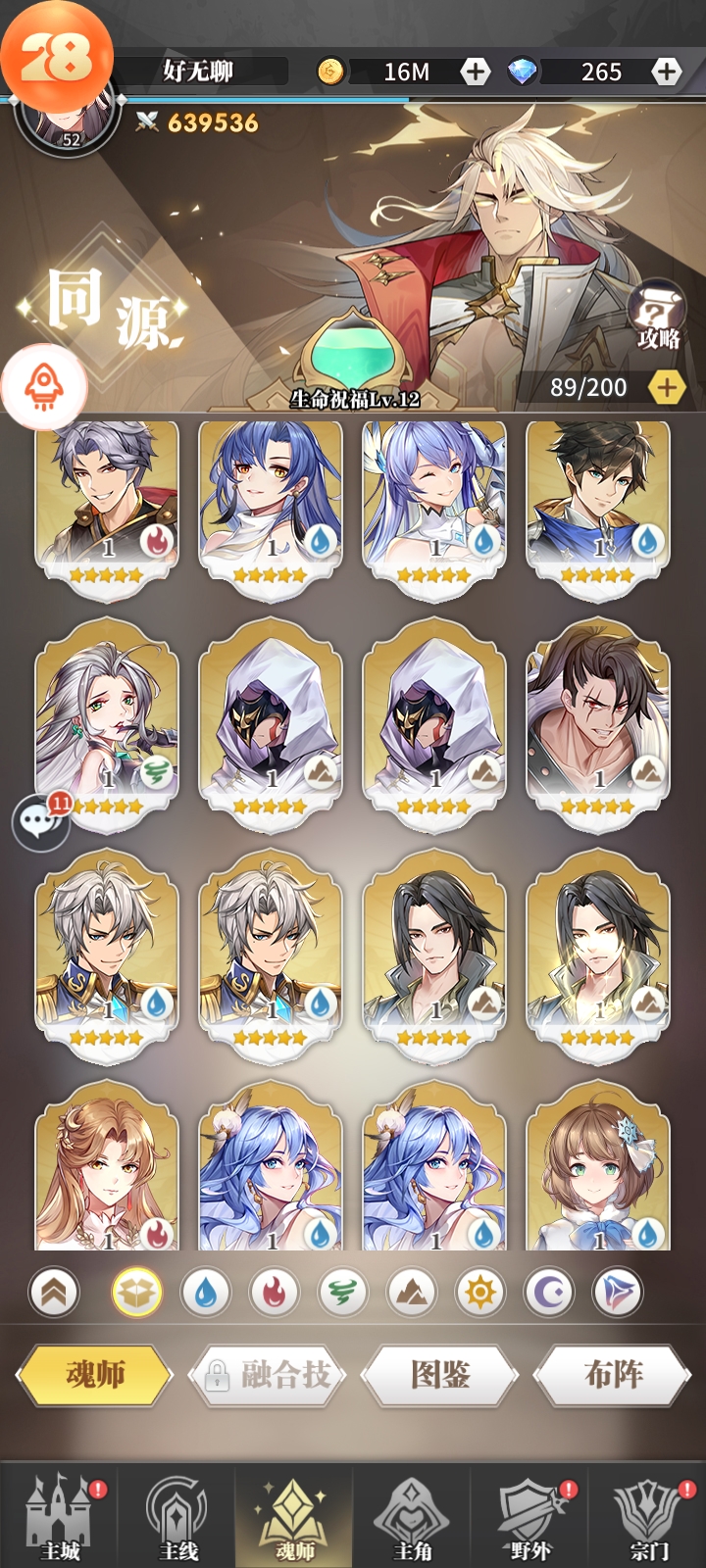Switch to the 图鉴 codex tab
Viewport: 706px width, 1568px height.
440,1375
